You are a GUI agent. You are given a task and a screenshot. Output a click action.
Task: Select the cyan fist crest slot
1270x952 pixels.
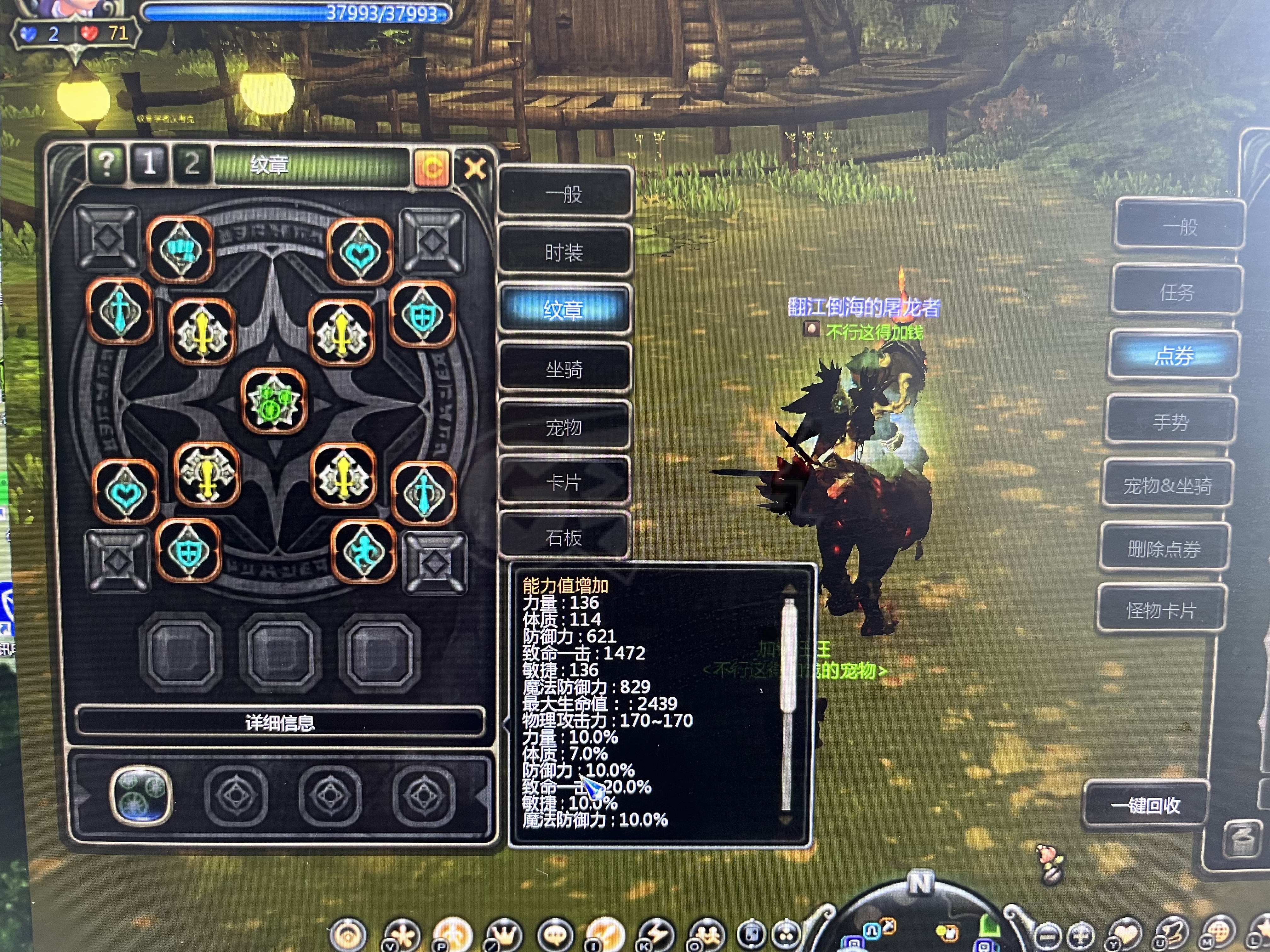pyautogui.click(x=180, y=250)
